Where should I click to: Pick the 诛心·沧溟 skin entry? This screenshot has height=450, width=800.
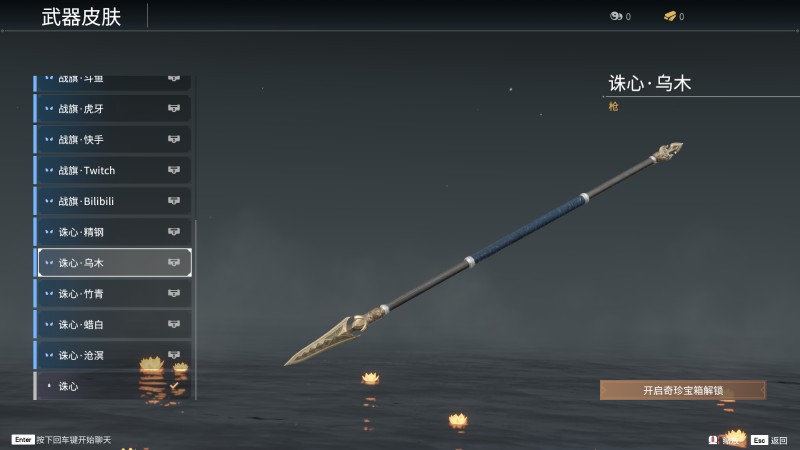tap(113, 355)
